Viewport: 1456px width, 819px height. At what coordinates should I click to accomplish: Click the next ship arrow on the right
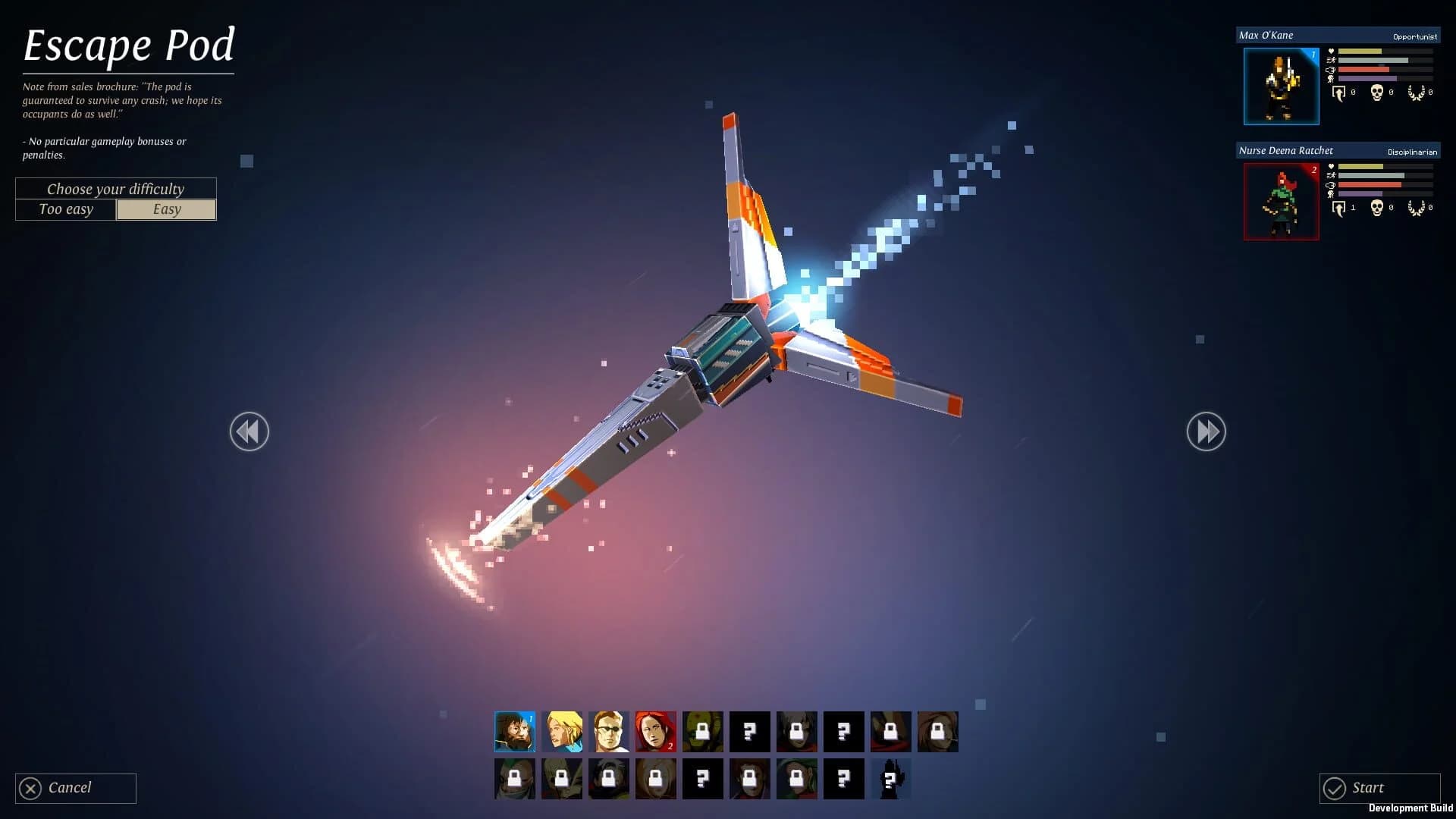(x=1207, y=431)
